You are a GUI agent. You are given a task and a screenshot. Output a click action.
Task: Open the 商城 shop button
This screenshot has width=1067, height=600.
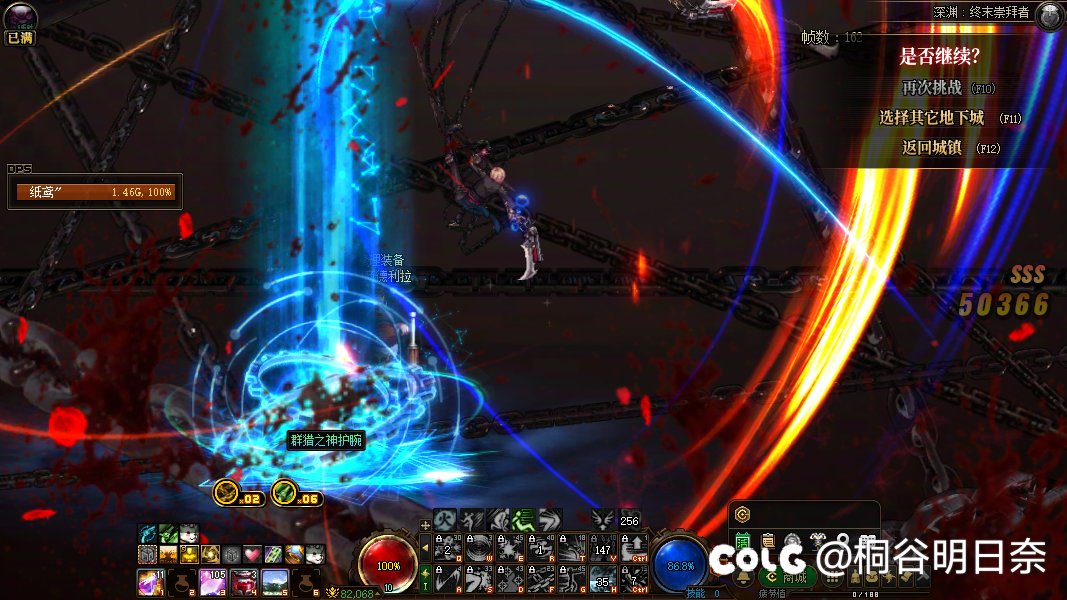[795, 577]
